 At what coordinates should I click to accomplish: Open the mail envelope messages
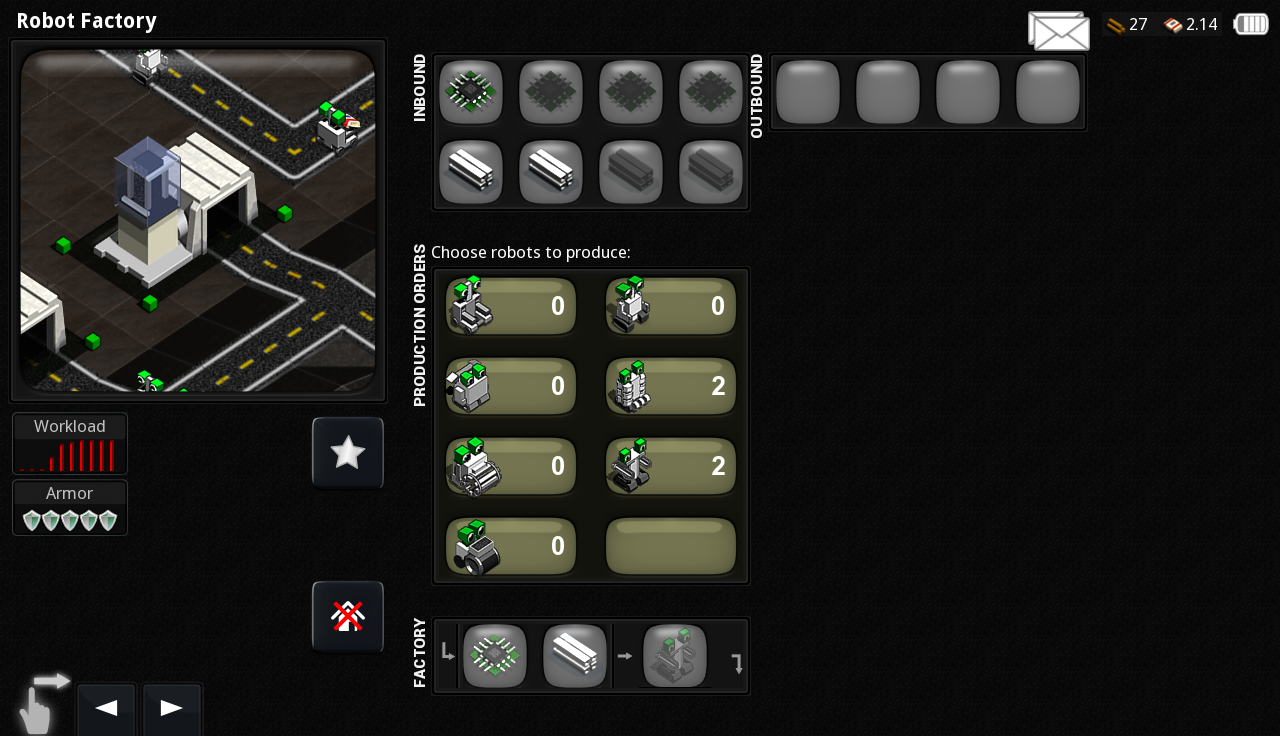(1058, 31)
